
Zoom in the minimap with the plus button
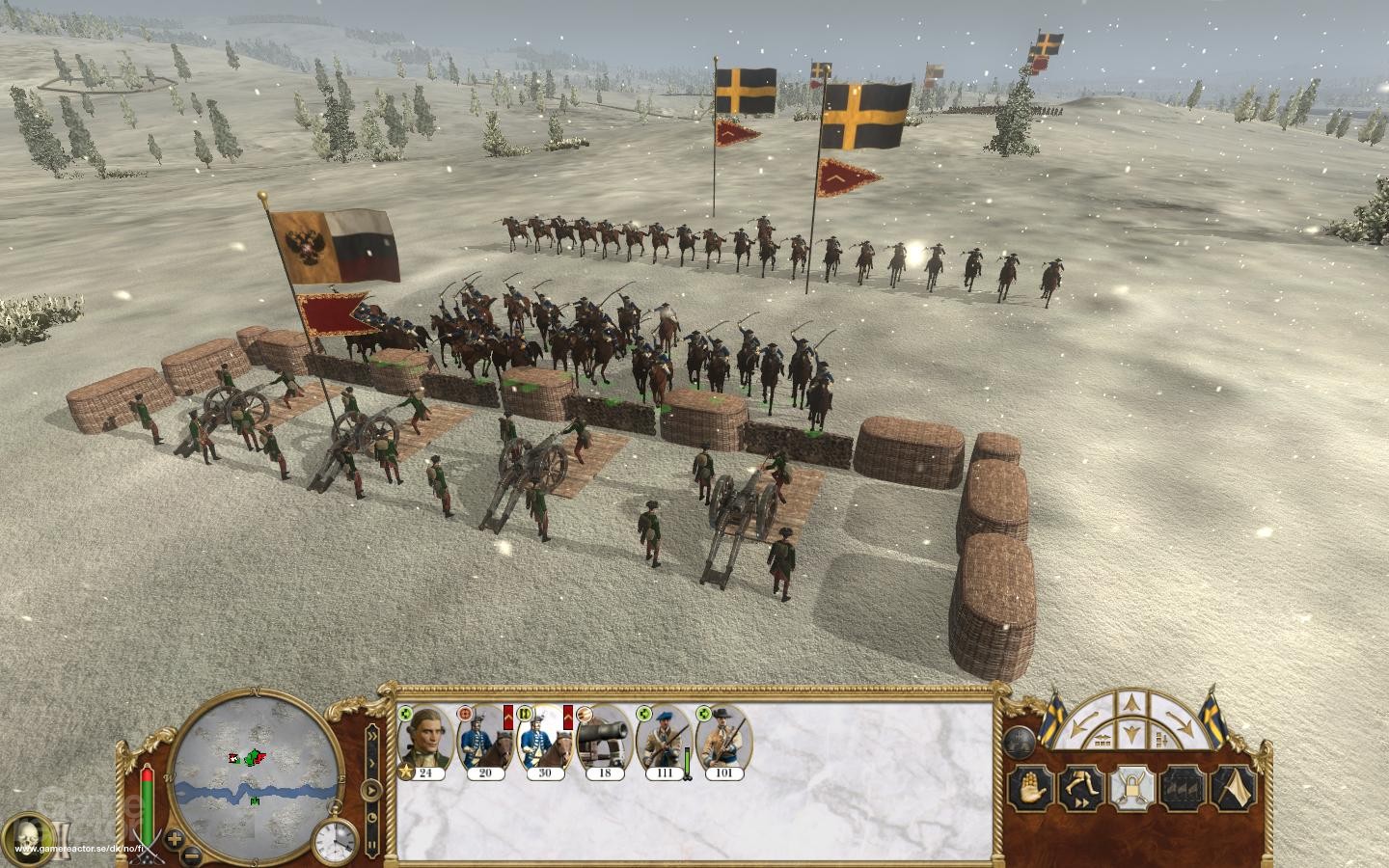(174, 839)
